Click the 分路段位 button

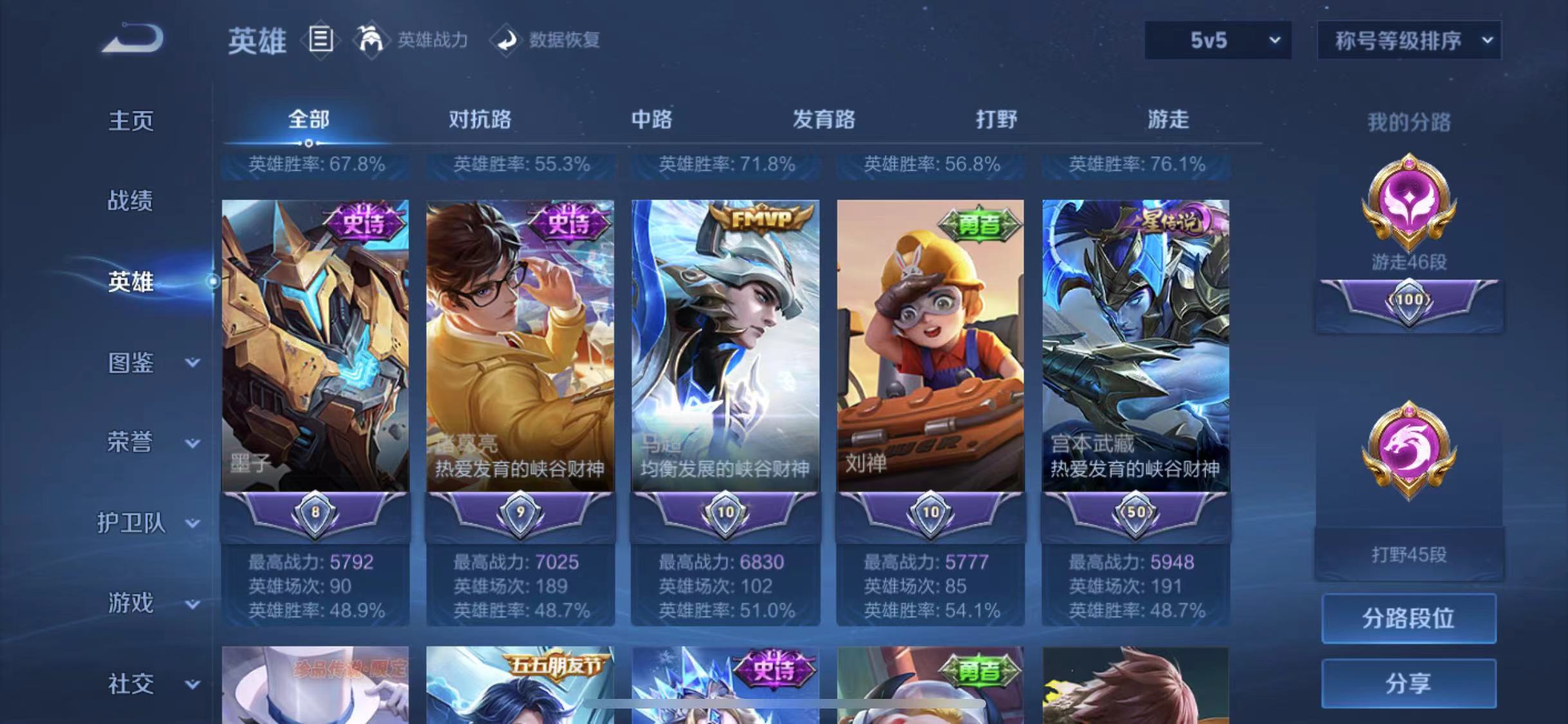(1410, 618)
